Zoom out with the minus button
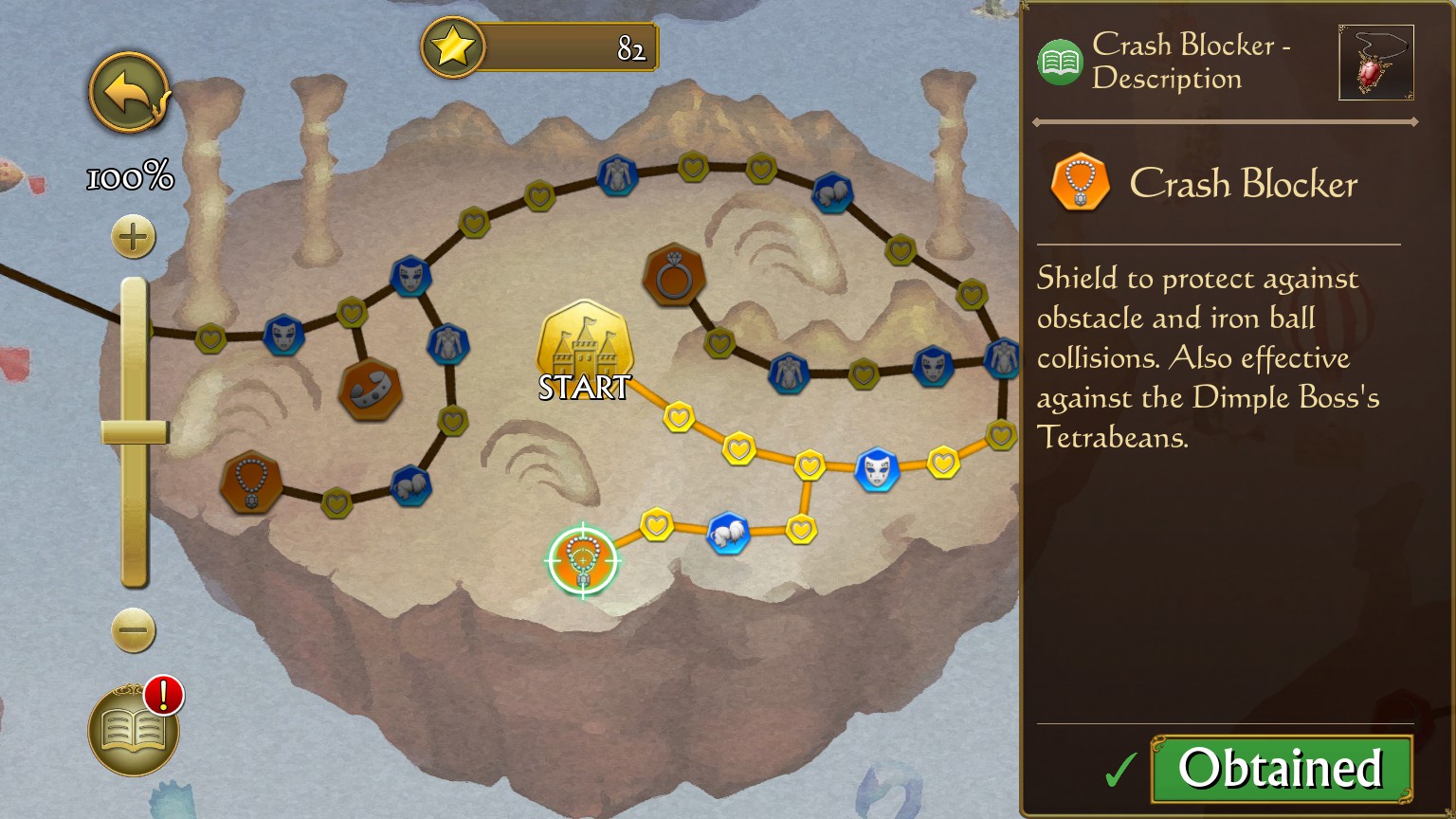Screen dimensions: 1456x819 click(x=133, y=630)
